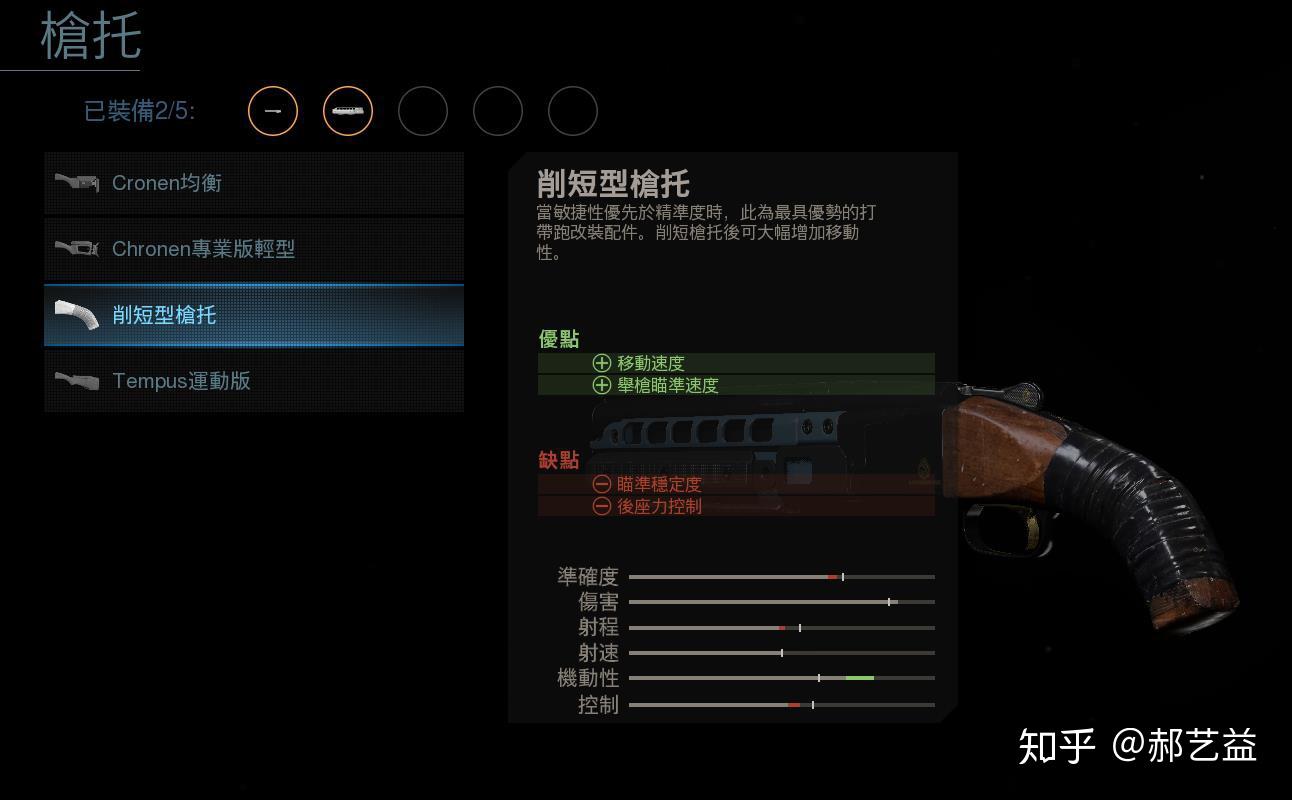Select the fifth empty attachment slot circle
Screen dimensions: 1292x800
tap(572, 111)
